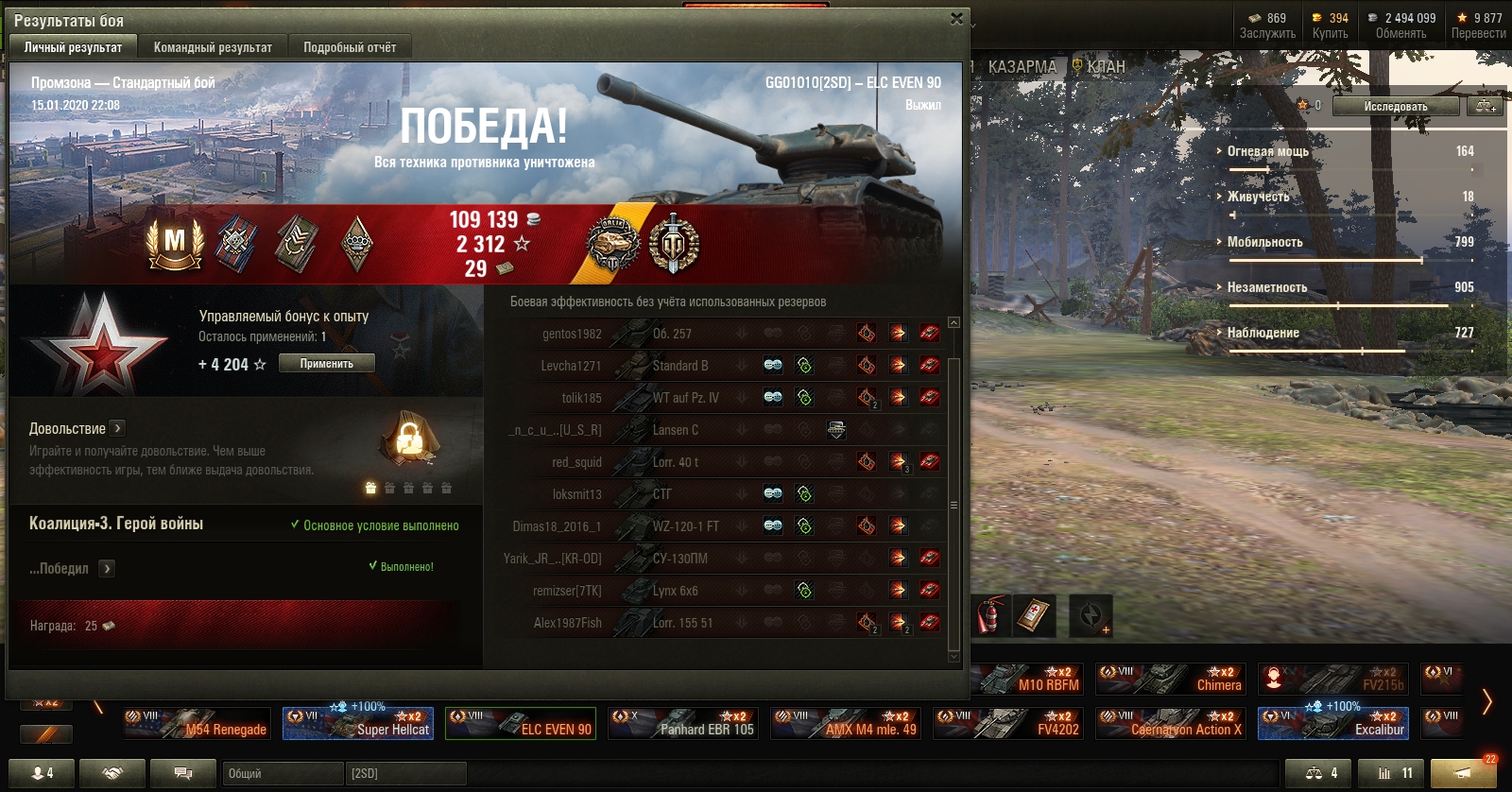Pick the Excalibur tank from carousel
This screenshot has height=792, width=1512.
[x=1333, y=724]
